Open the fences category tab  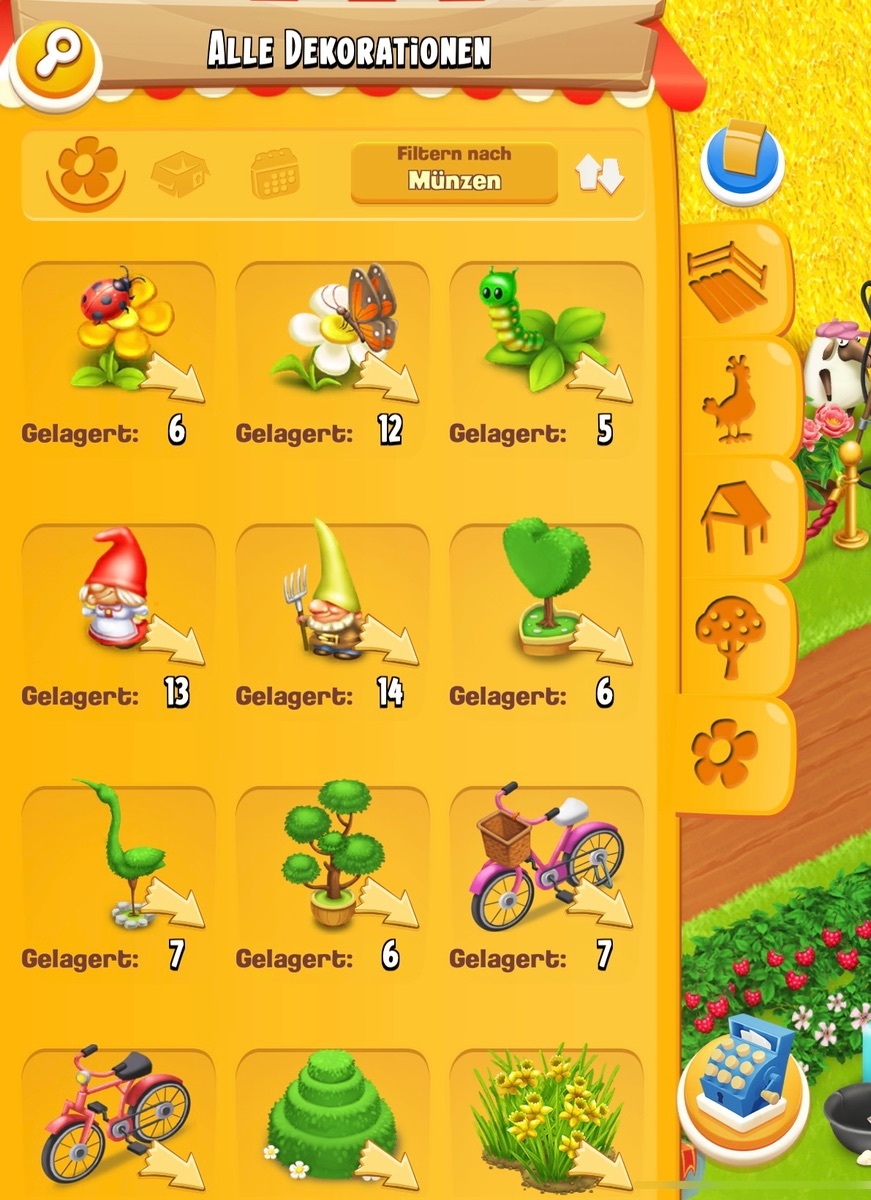[728, 279]
